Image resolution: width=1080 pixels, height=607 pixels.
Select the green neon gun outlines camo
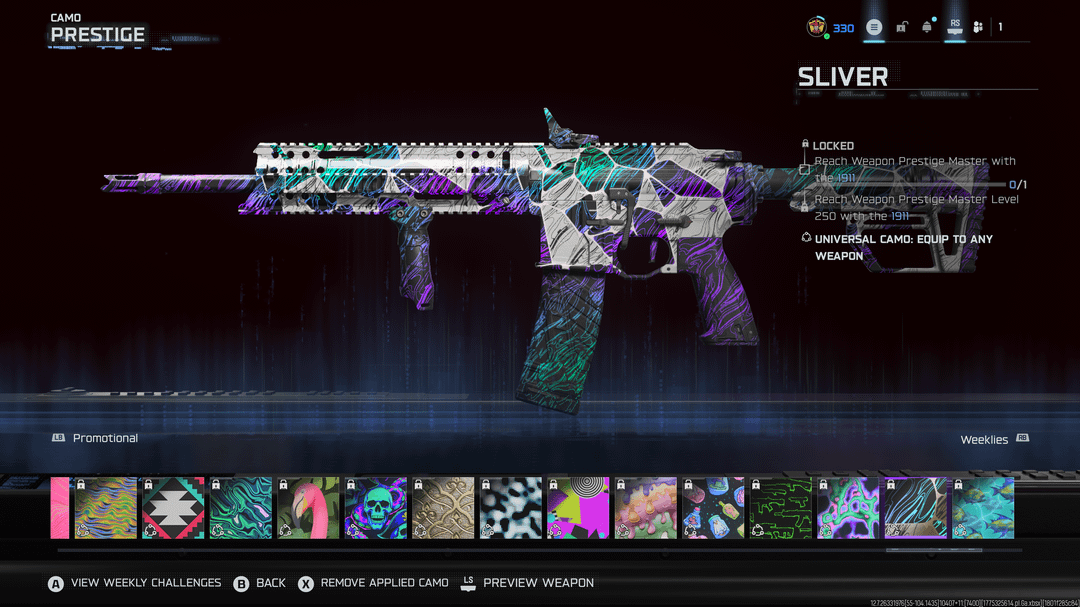click(x=781, y=508)
